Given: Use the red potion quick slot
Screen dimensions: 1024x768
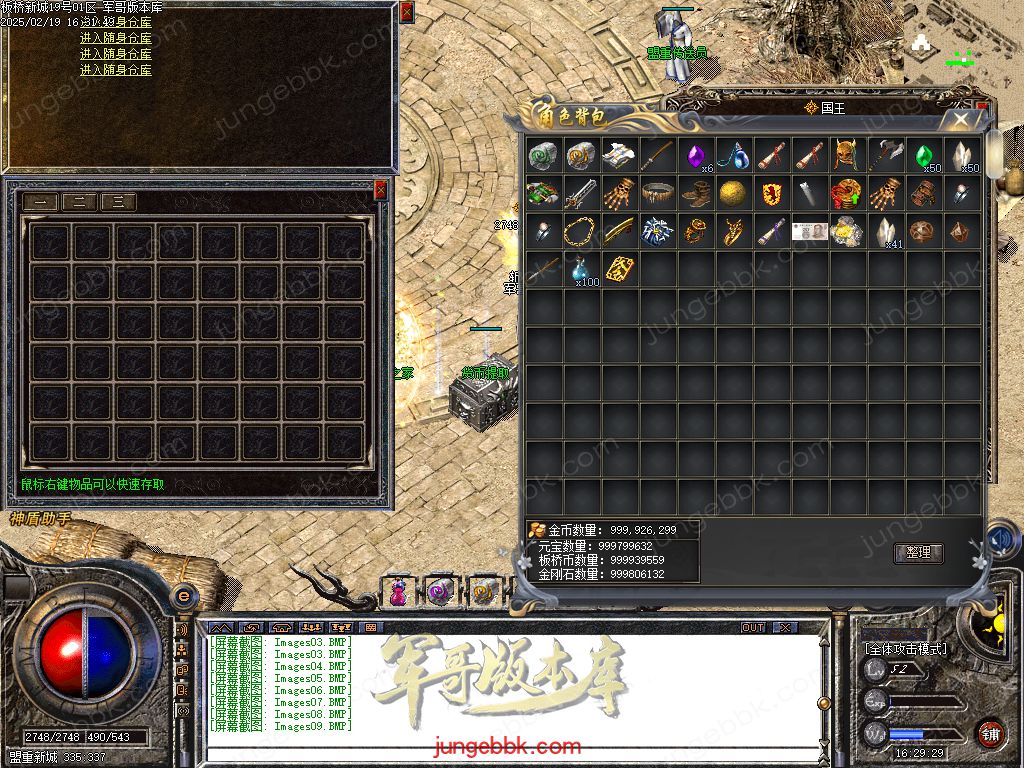Looking at the screenshot, I should click(x=398, y=592).
